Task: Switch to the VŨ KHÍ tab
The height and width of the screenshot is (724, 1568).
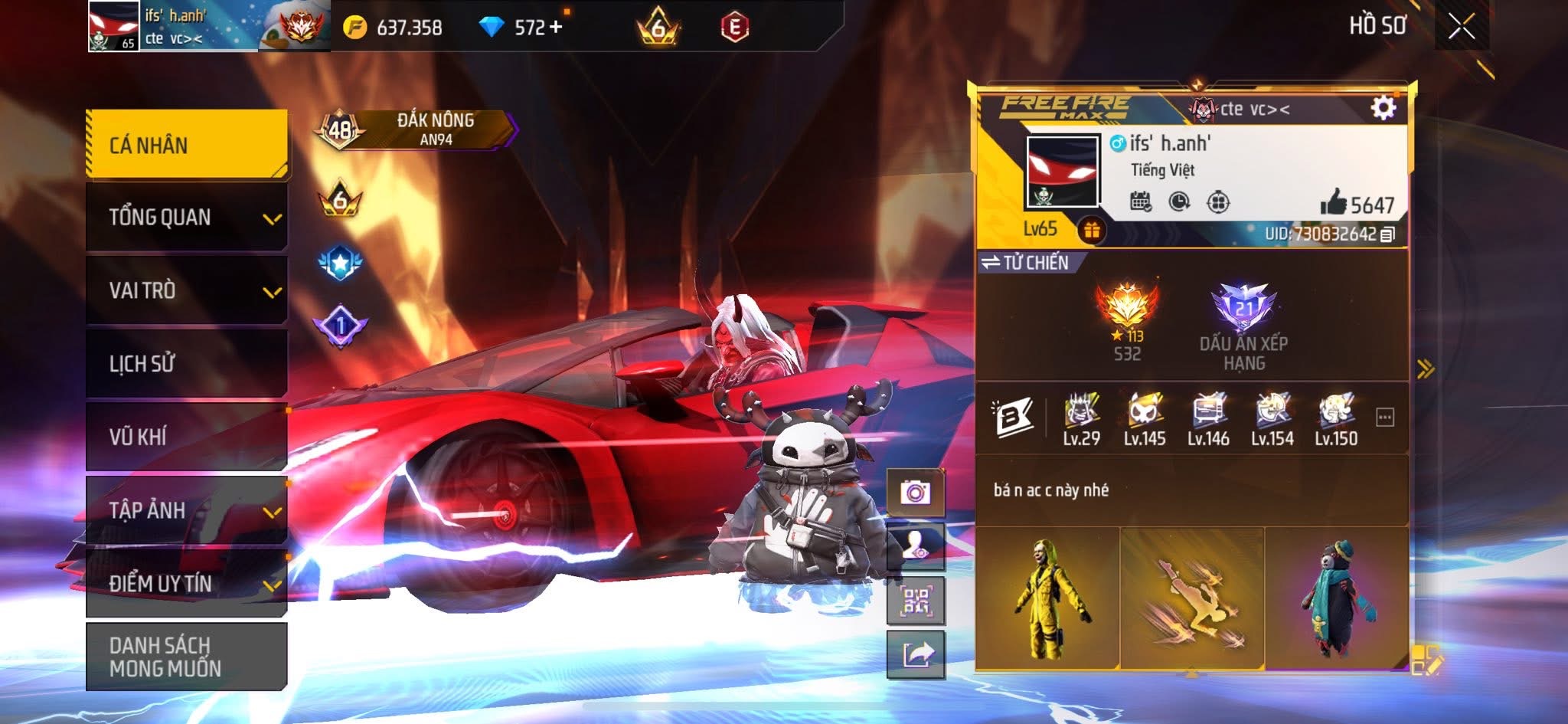Action: coord(187,437)
